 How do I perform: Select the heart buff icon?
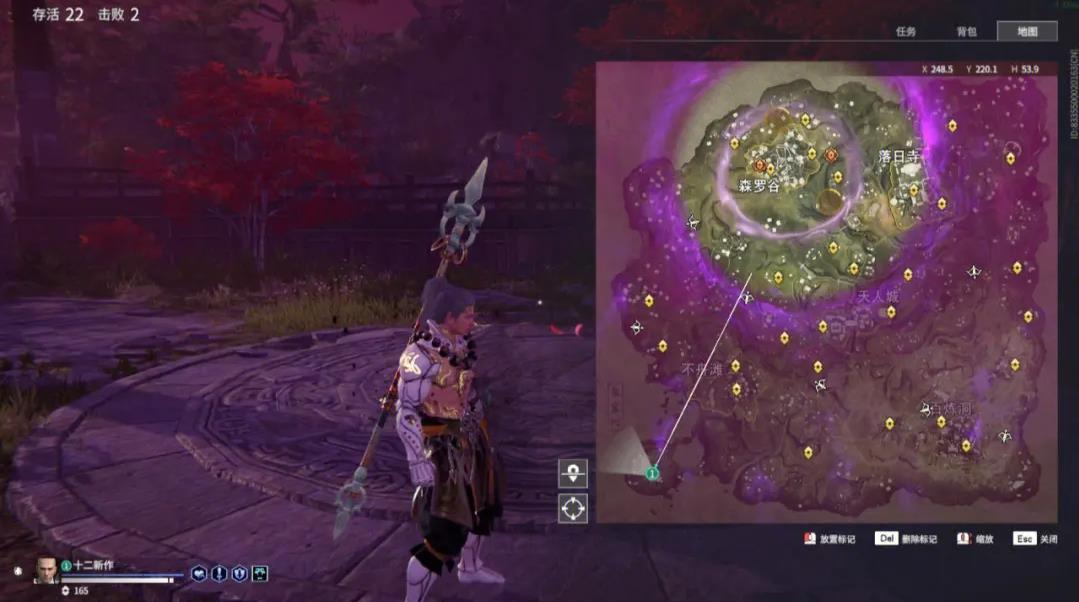[x=200, y=573]
